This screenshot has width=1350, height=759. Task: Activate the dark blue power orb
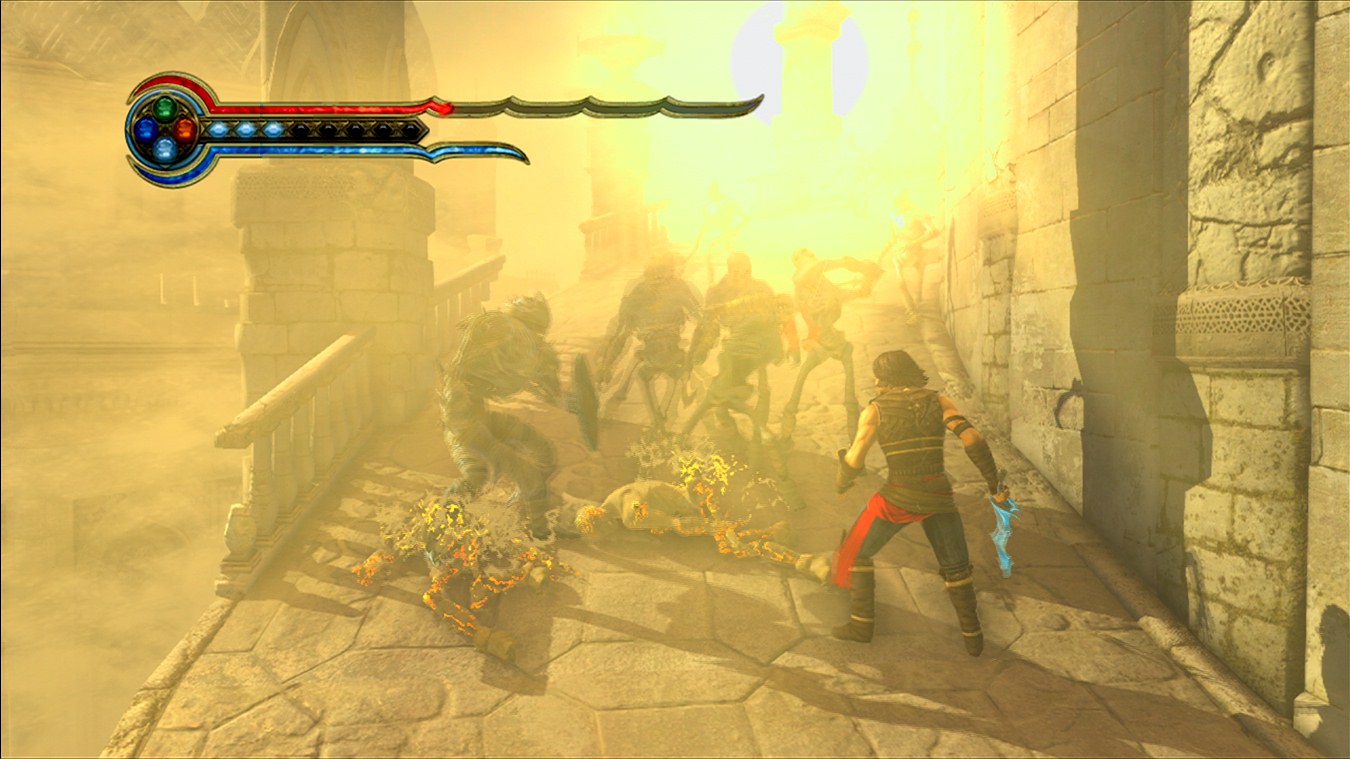click(146, 129)
